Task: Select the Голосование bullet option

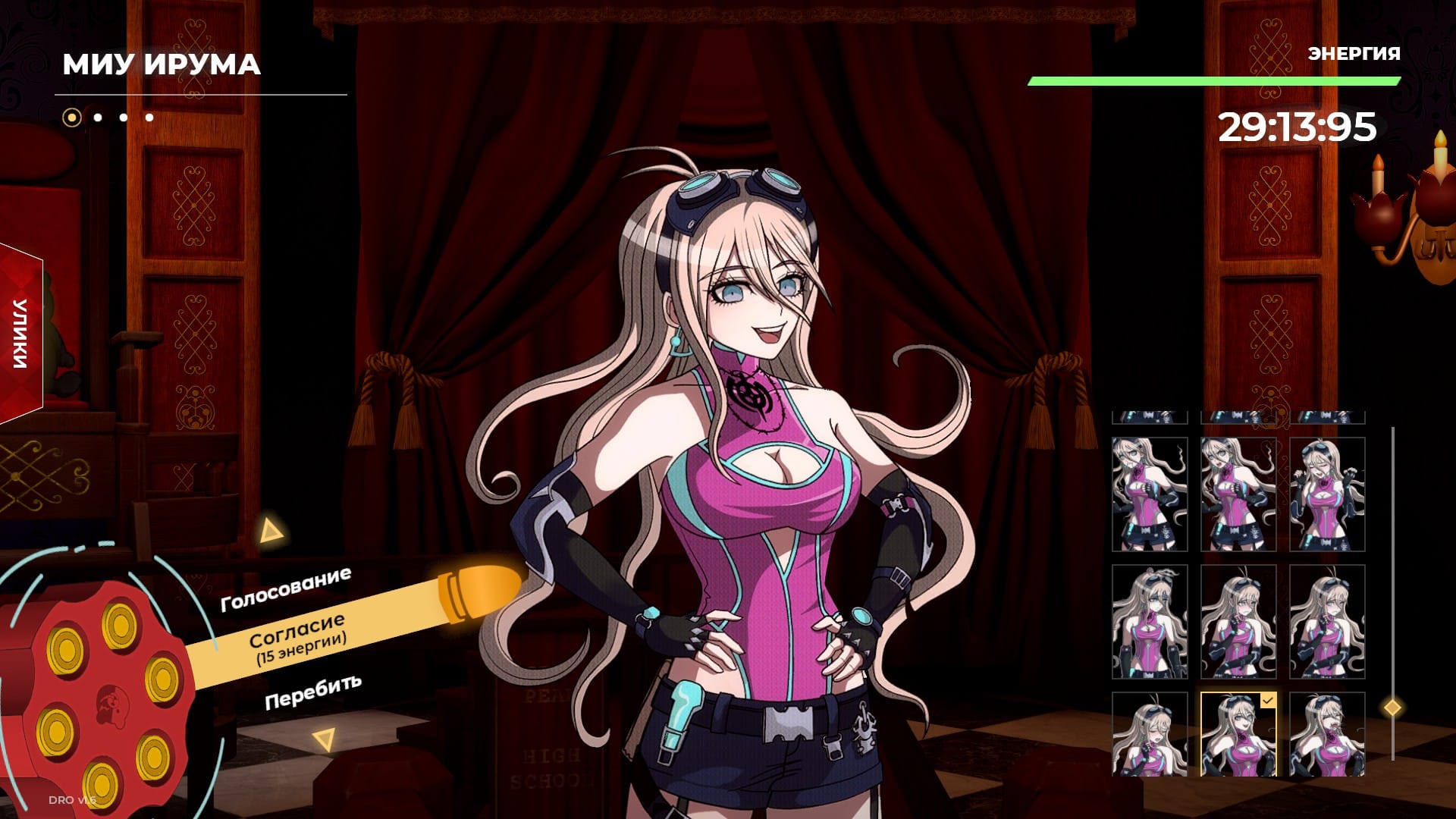Action: click(286, 589)
